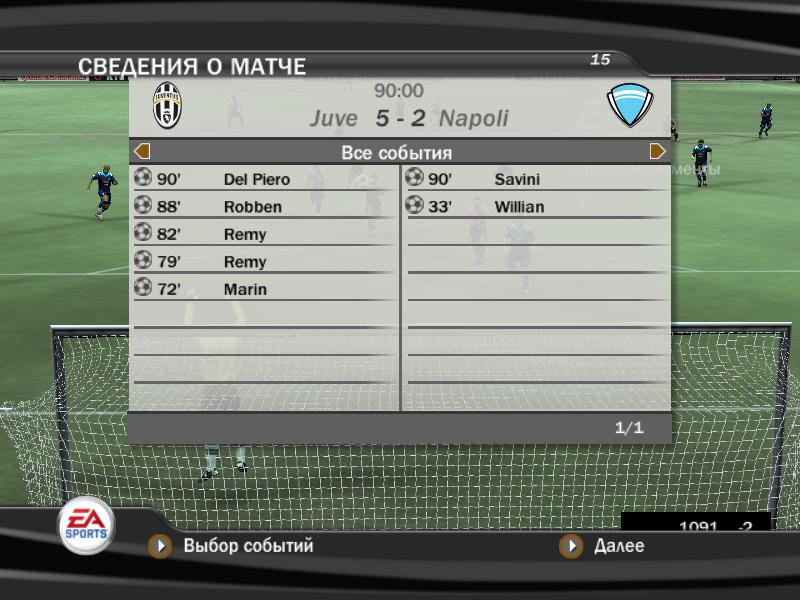The image size is (800, 600).
Task: Click the left arrow beside Все события
Action: (142, 152)
